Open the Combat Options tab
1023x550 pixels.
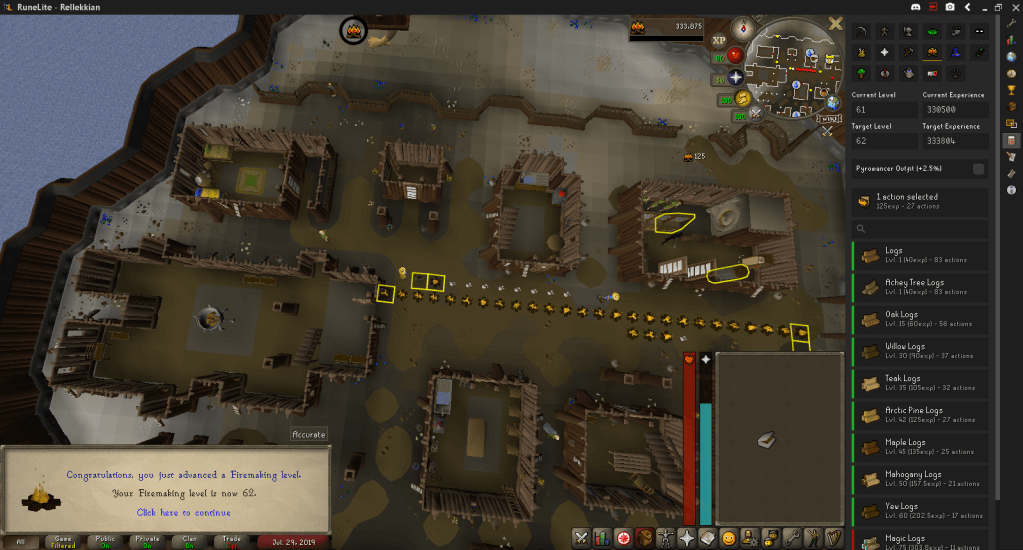(581, 537)
